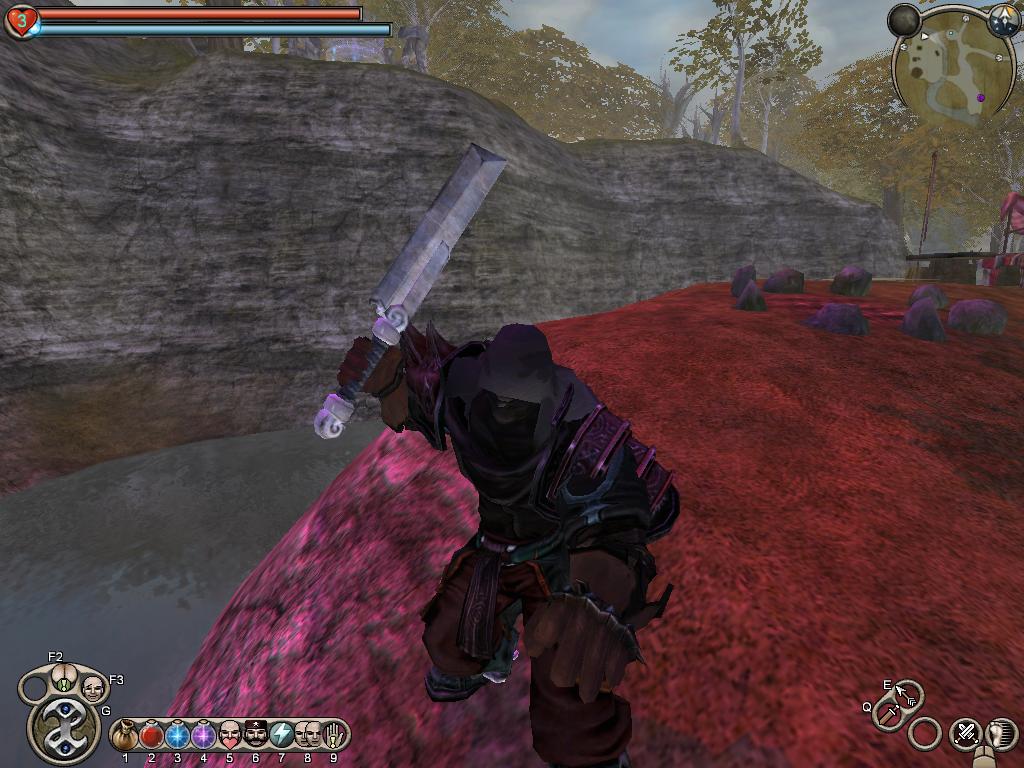Image resolution: width=1024 pixels, height=768 pixels.
Task: Select the purple potion in slot 4
Action: [203, 736]
